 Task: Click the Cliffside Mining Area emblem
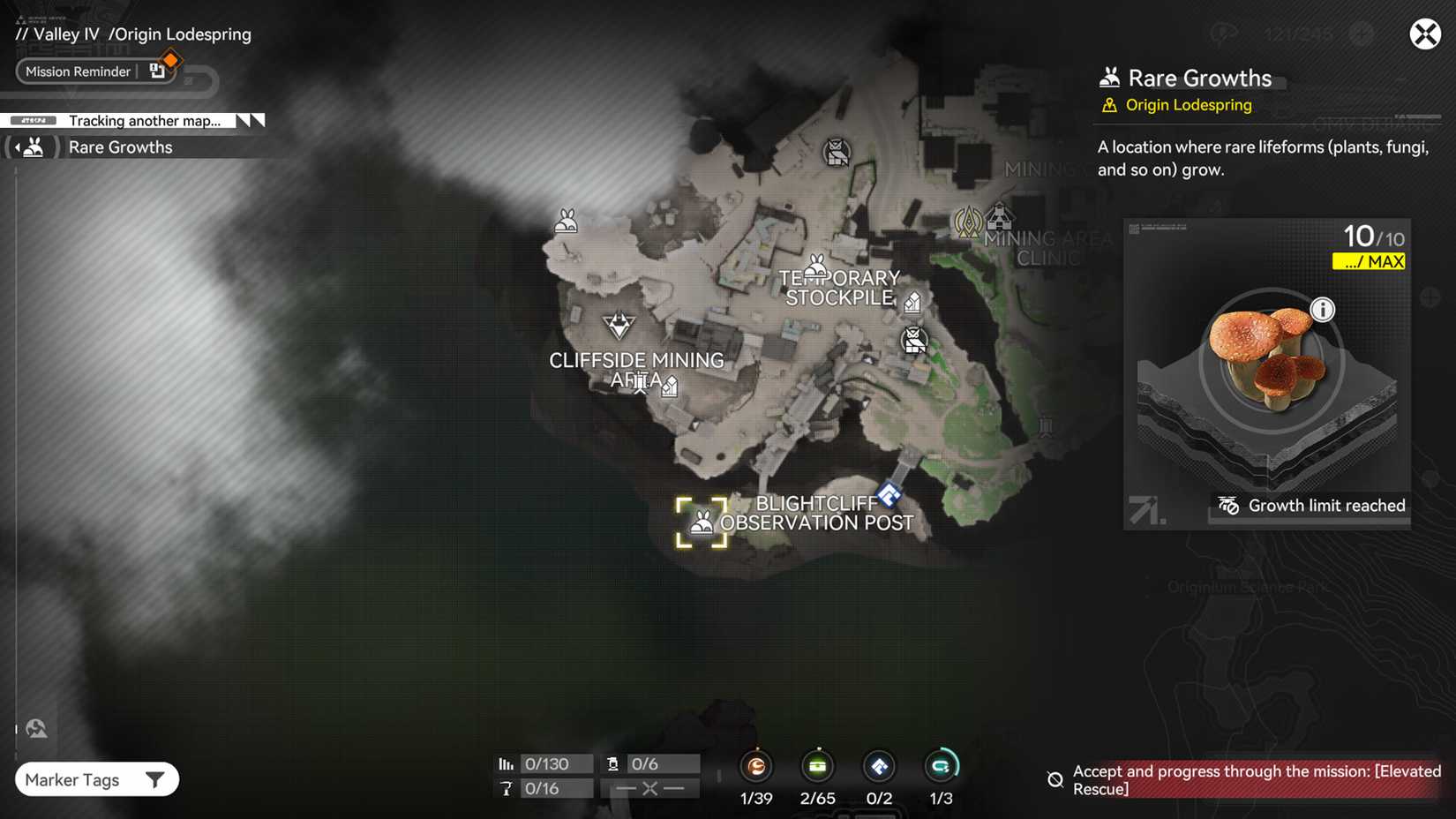(x=620, y=326)
